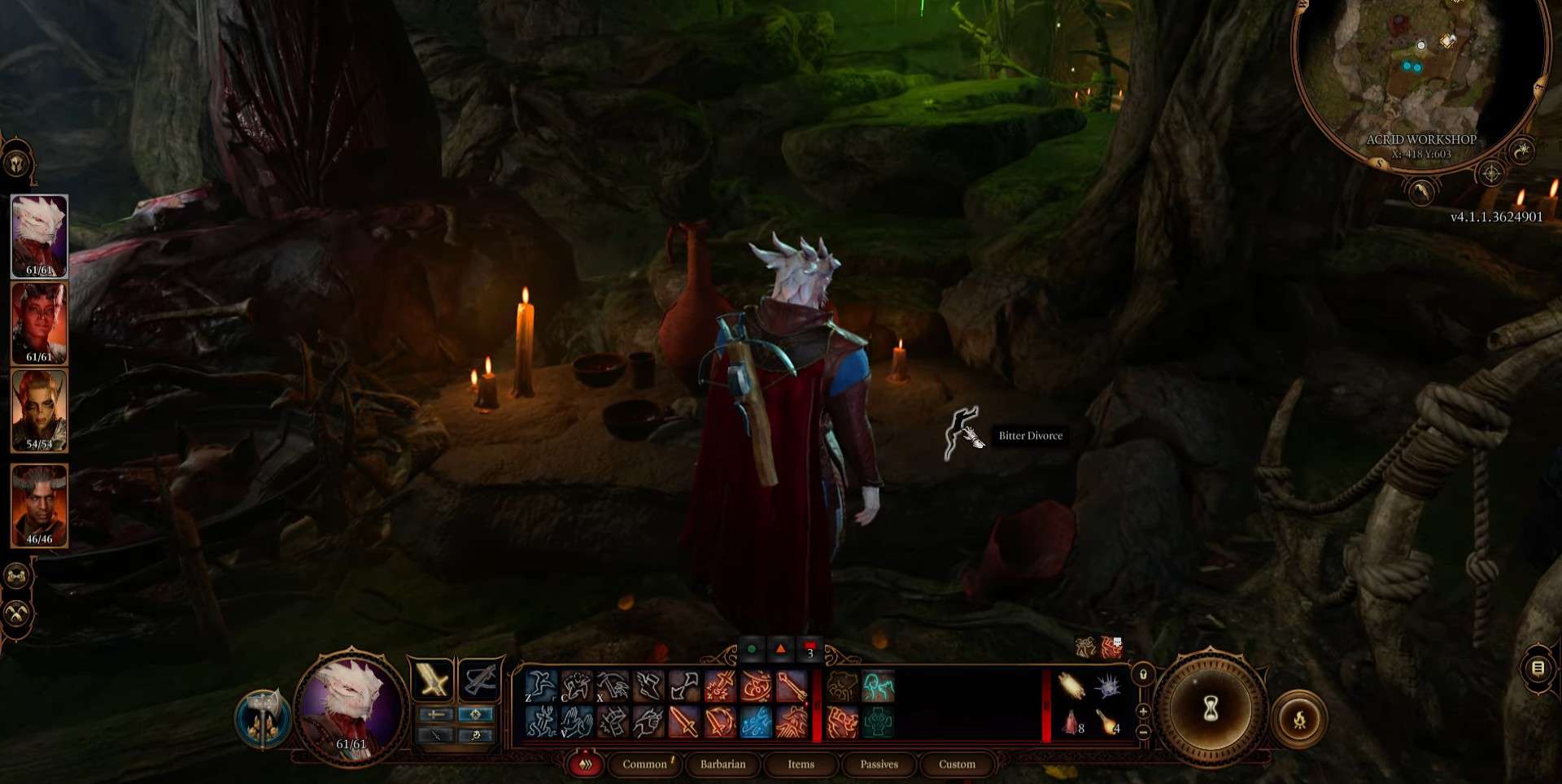Viewport: 1562px width, 784px height.
Task: Select the red tiefling party portrait
Action: tap(39, 324)
